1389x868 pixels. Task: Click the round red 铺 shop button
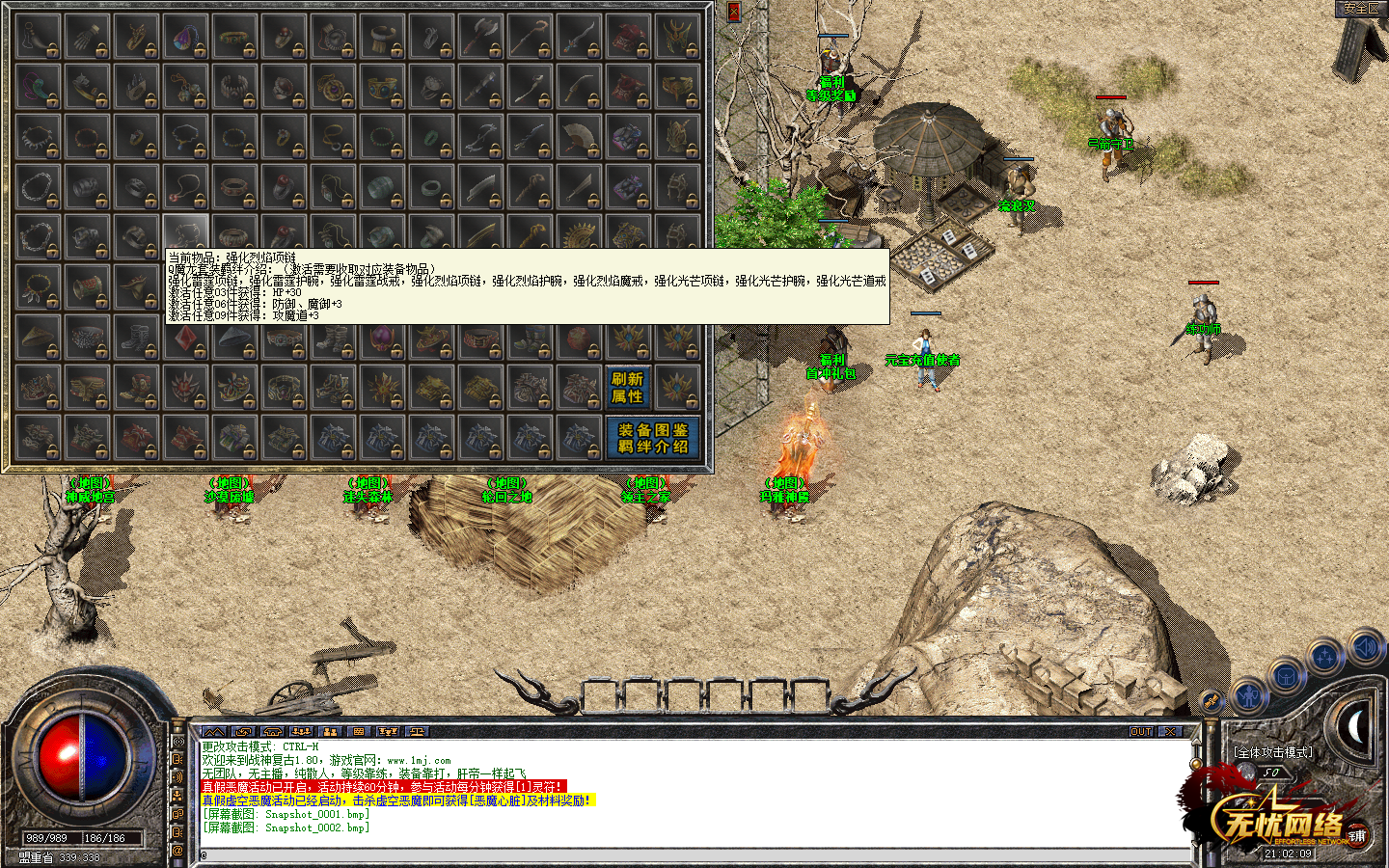pyautogui.click(x=1357, y=835)
